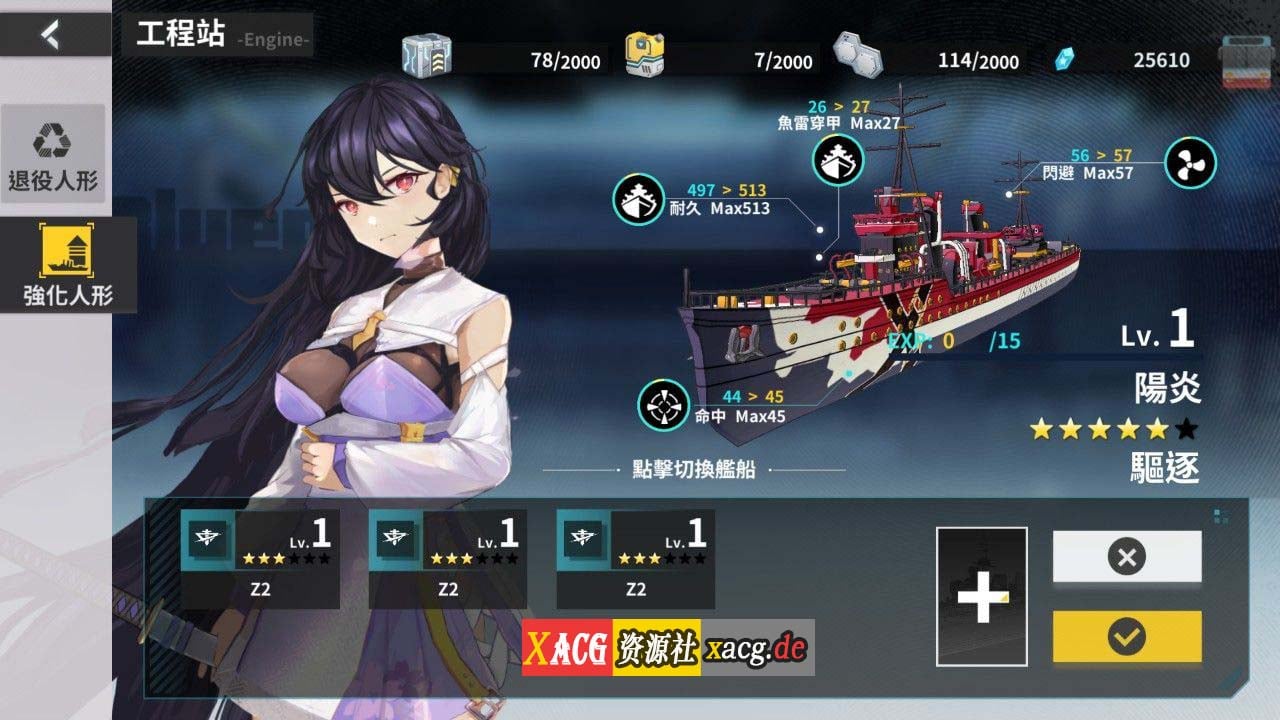Cancel with the white X button
The height and width of the screenshot is (720, 1280).
click(1127, 556)
